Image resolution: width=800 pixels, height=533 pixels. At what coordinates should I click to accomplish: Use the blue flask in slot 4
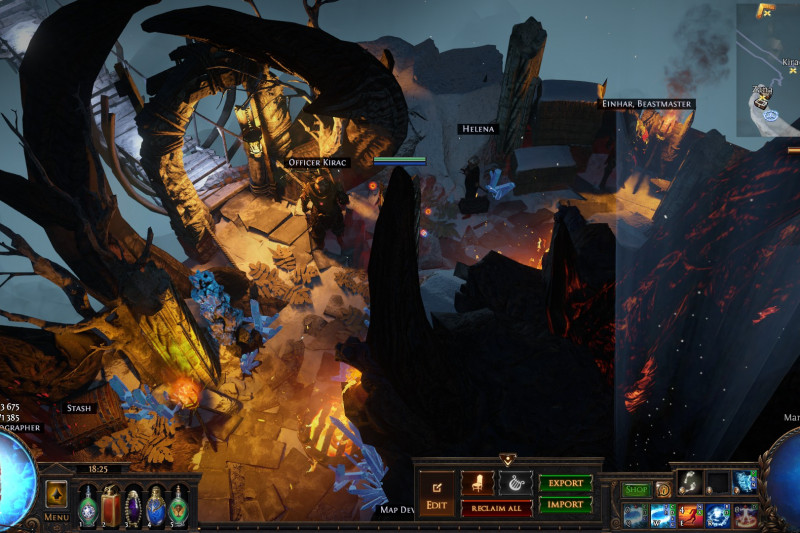pos(155,505)
